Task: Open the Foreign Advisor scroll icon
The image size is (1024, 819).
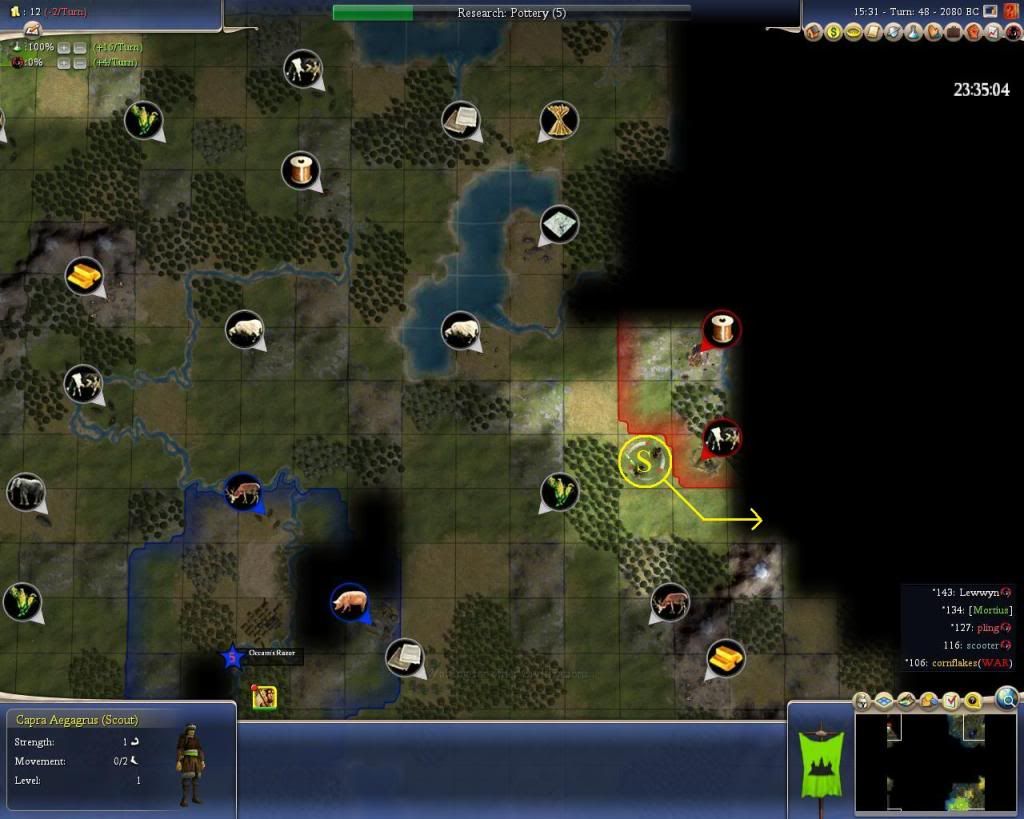Action: click(x=874, y=33)
